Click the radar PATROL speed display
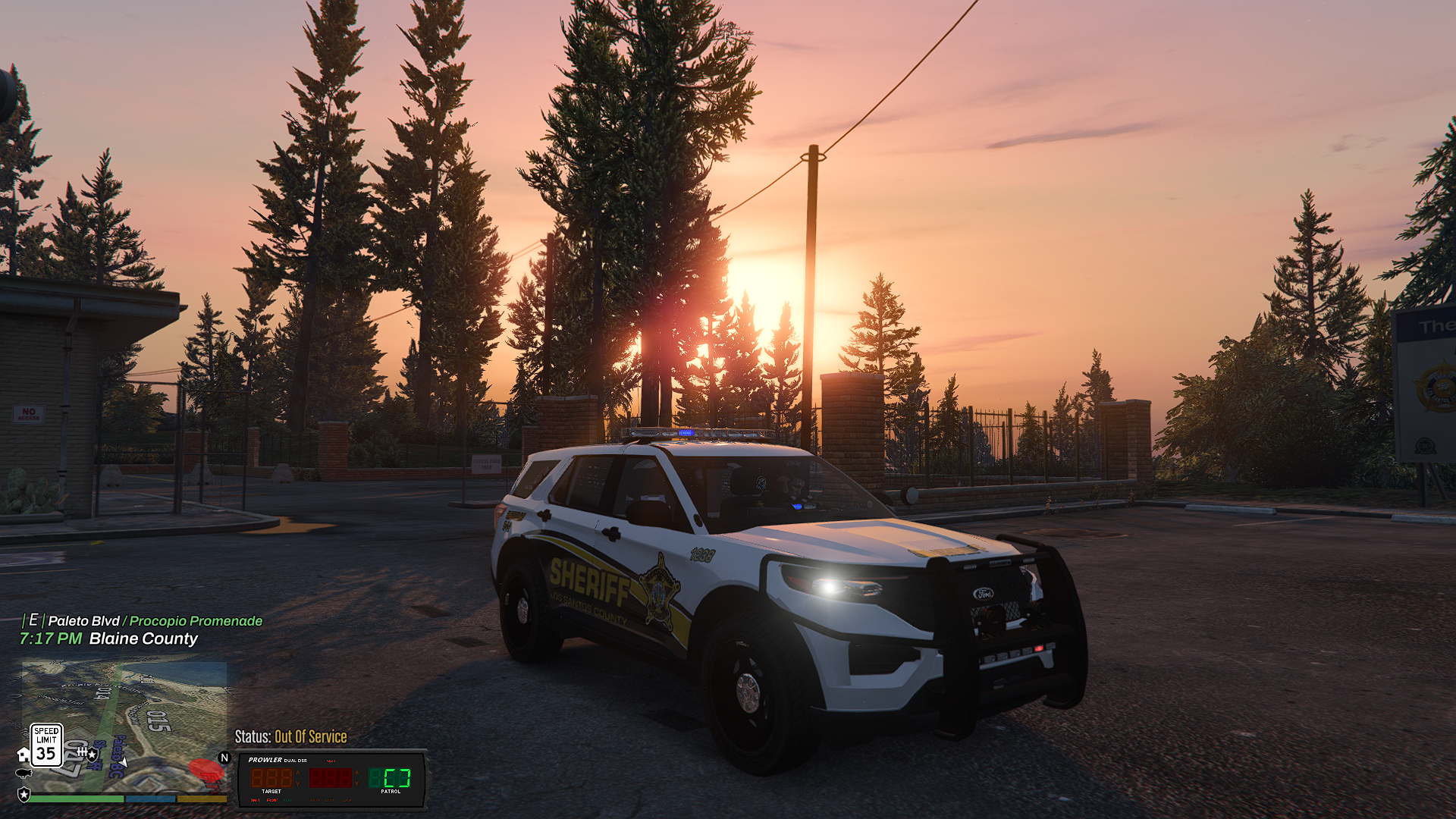This screenshot has width=1456, height=819. 390,778
